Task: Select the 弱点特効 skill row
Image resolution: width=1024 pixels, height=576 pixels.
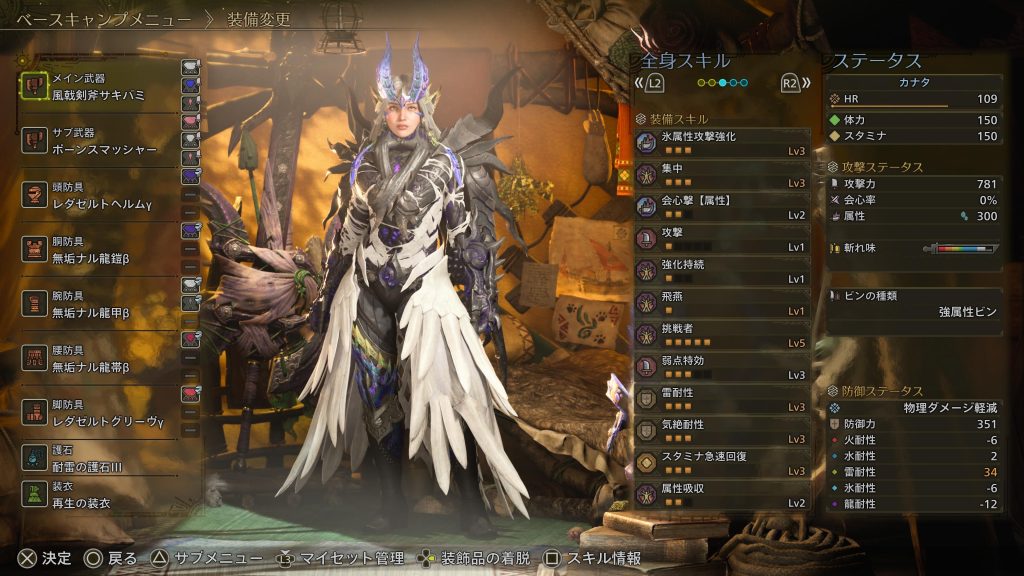Action: click(x=722, y=367)
